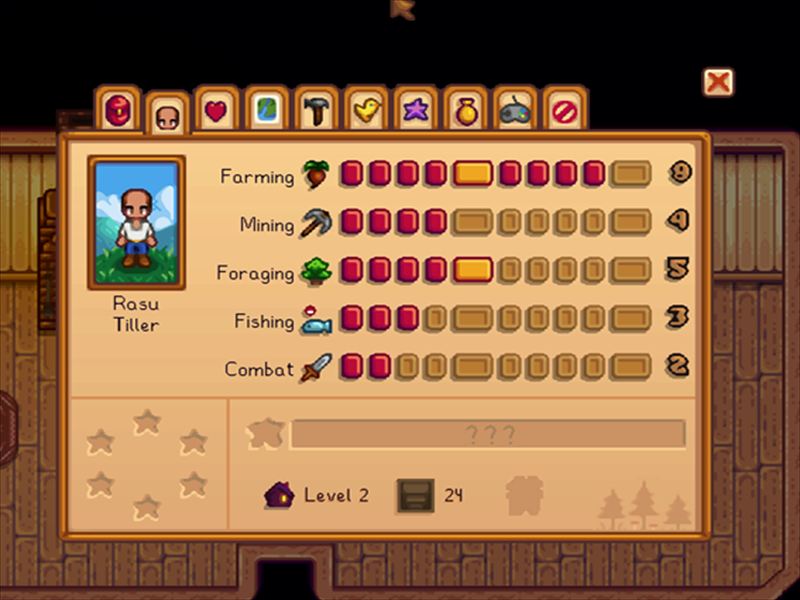Image resolution: width=800 pixels, height=600 pixels.
Task: Switch to the Animals chicken tab
Action: [x=367, y=110]
